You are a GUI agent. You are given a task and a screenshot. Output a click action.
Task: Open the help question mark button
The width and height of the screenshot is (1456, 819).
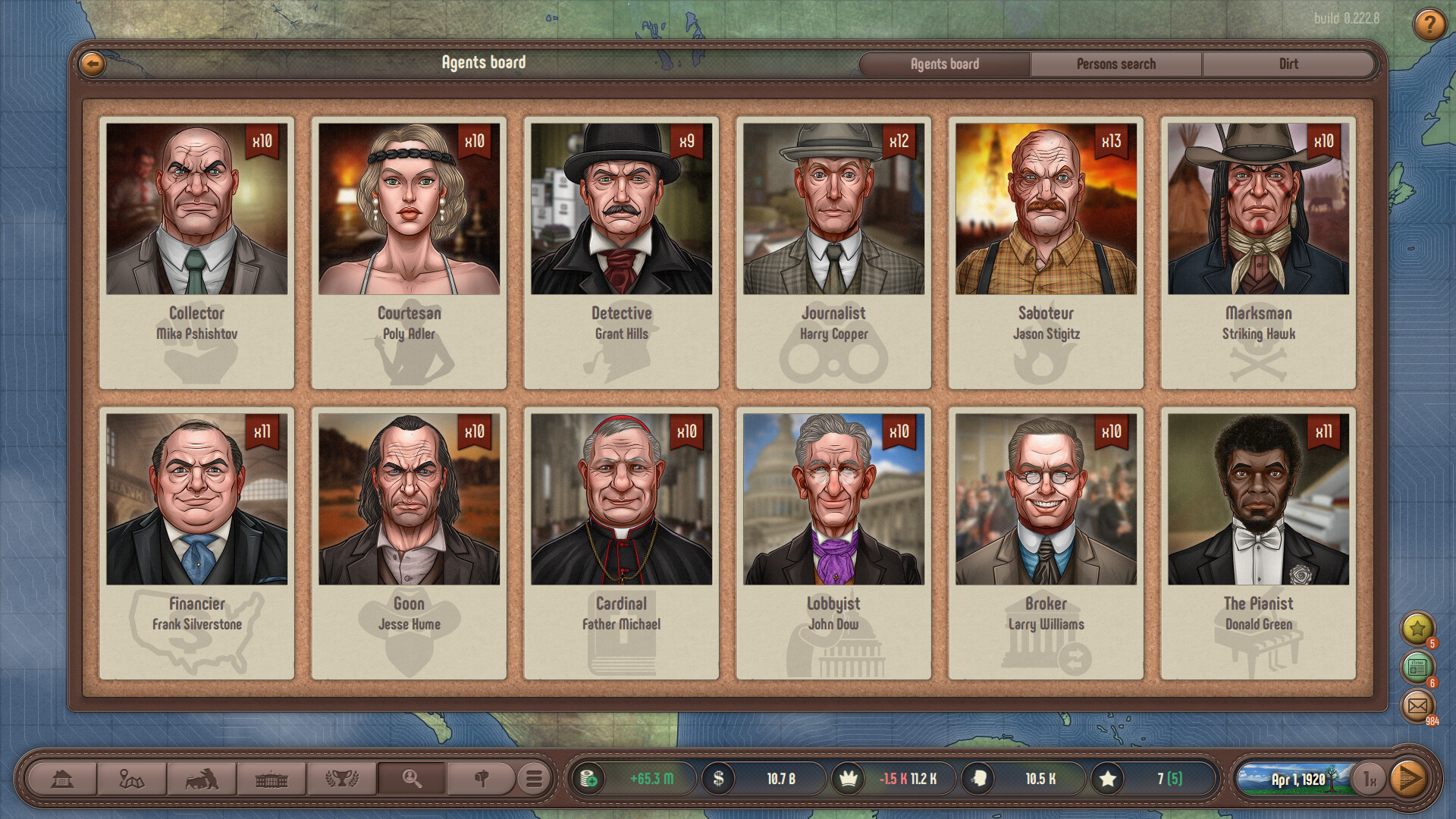[x=1429, y=26]
